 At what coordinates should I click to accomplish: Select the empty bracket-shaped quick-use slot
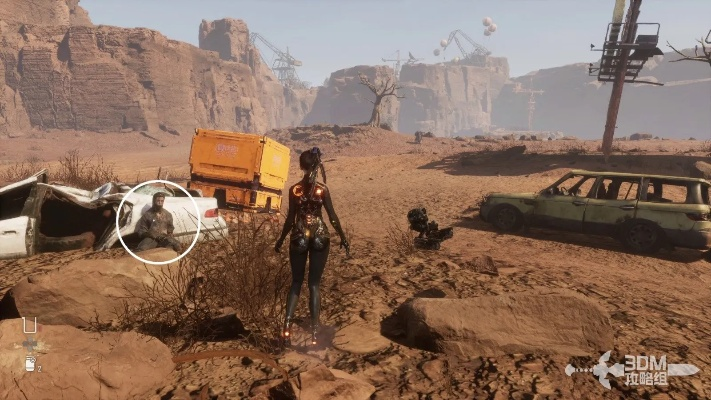click(x=30, y=325)
